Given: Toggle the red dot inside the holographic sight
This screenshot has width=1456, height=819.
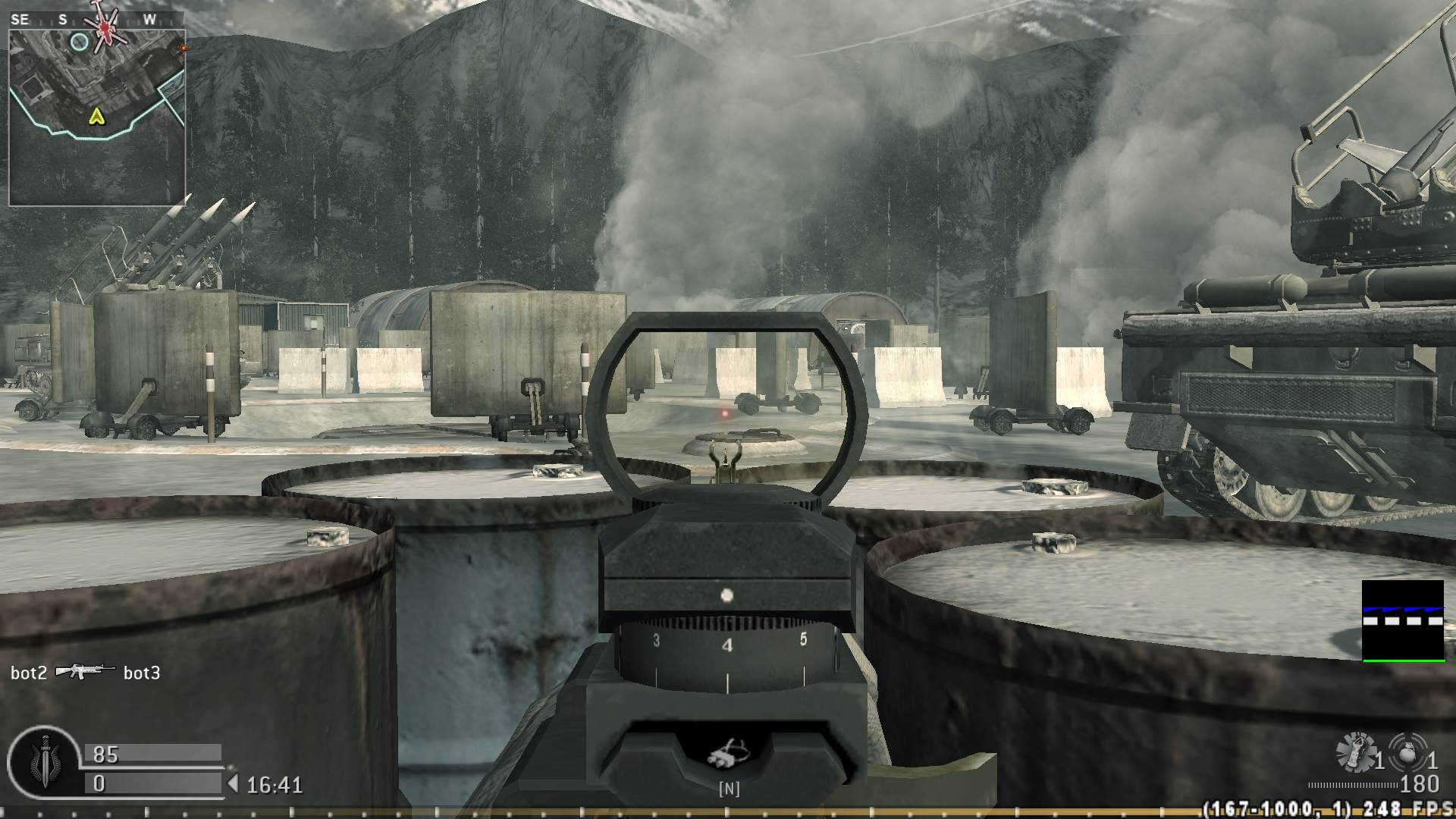Looking at the screenshot, I should 724,413.
